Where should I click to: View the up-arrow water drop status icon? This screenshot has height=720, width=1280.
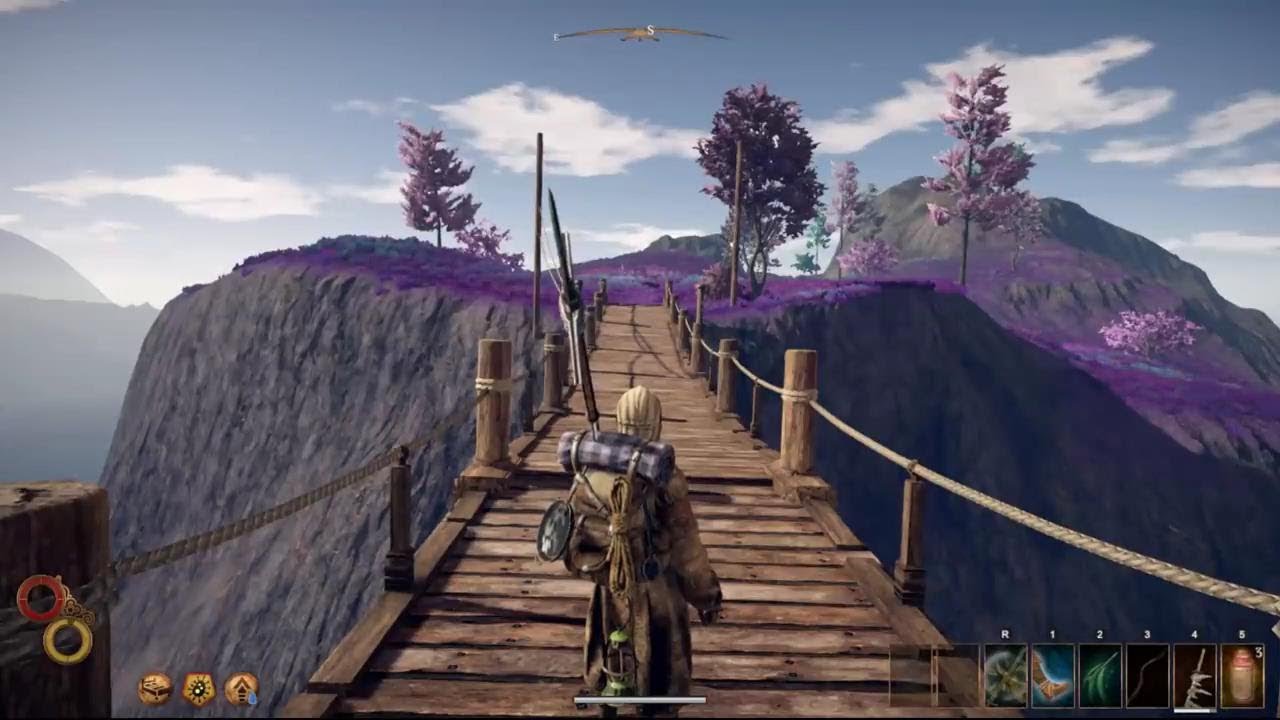[x=241, y=688]
